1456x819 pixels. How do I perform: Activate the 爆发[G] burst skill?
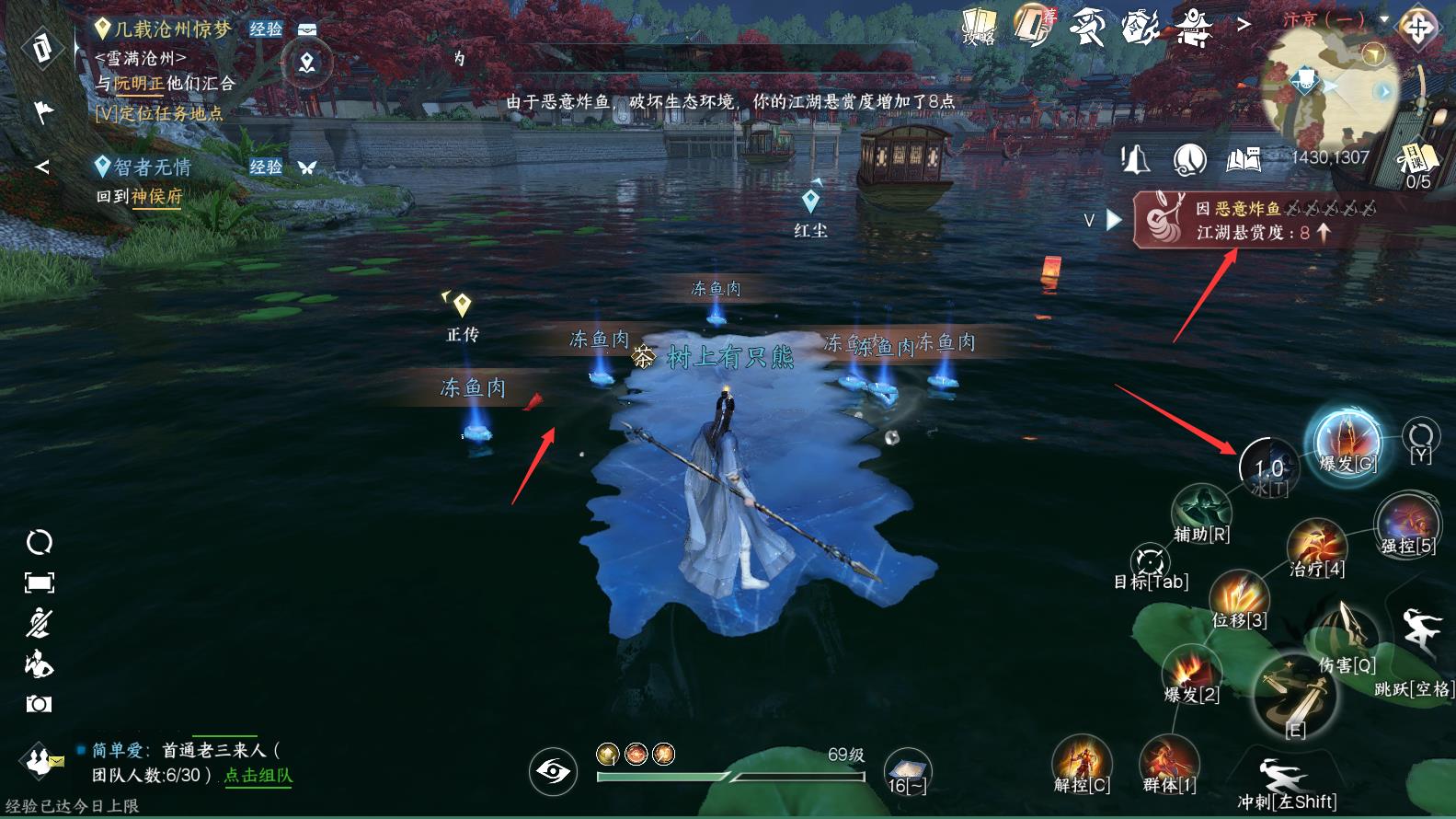tap(1347, 441)
